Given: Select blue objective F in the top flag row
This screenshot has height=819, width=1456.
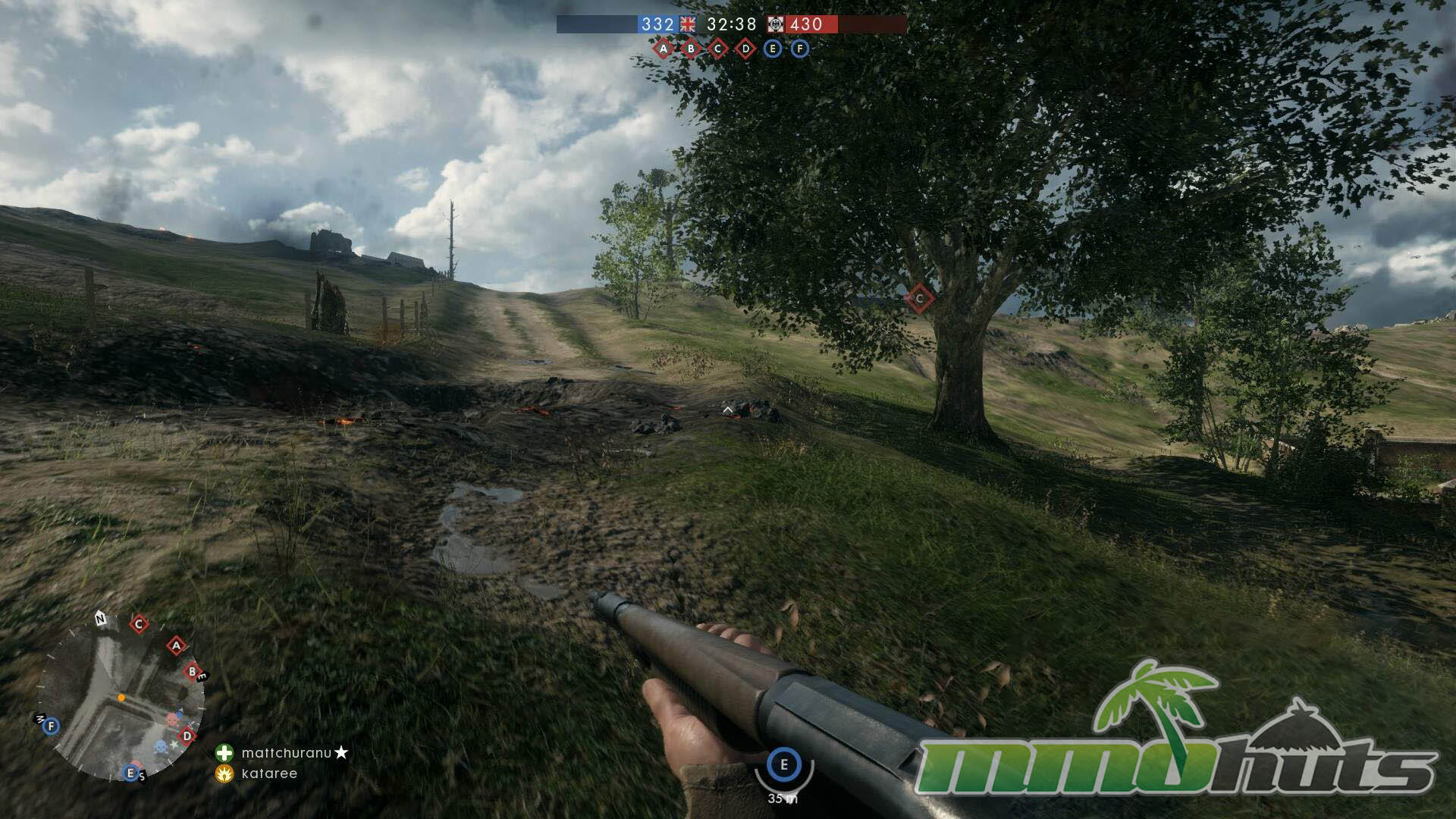Looking at the screenshot, I should coord(800,49).
